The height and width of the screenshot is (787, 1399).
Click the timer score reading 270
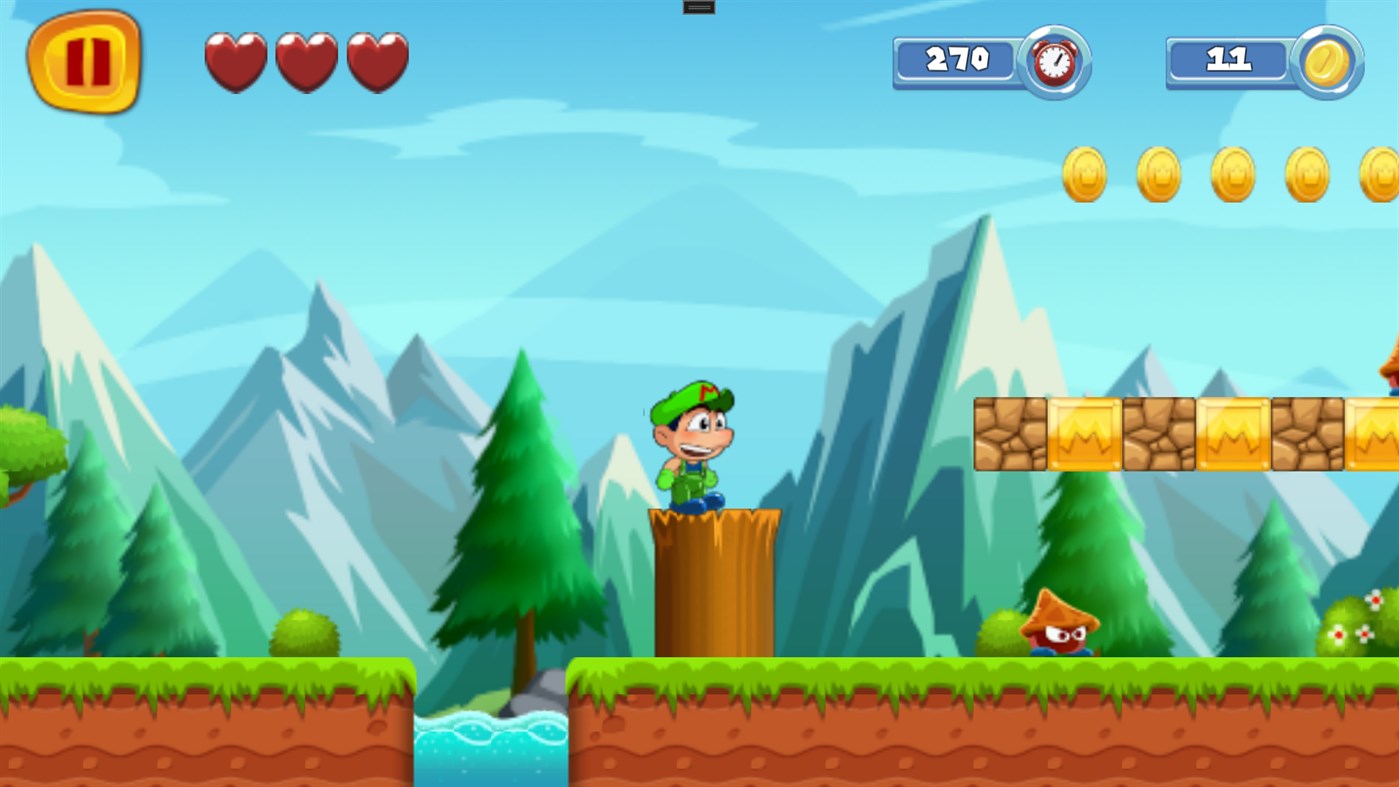957,59
